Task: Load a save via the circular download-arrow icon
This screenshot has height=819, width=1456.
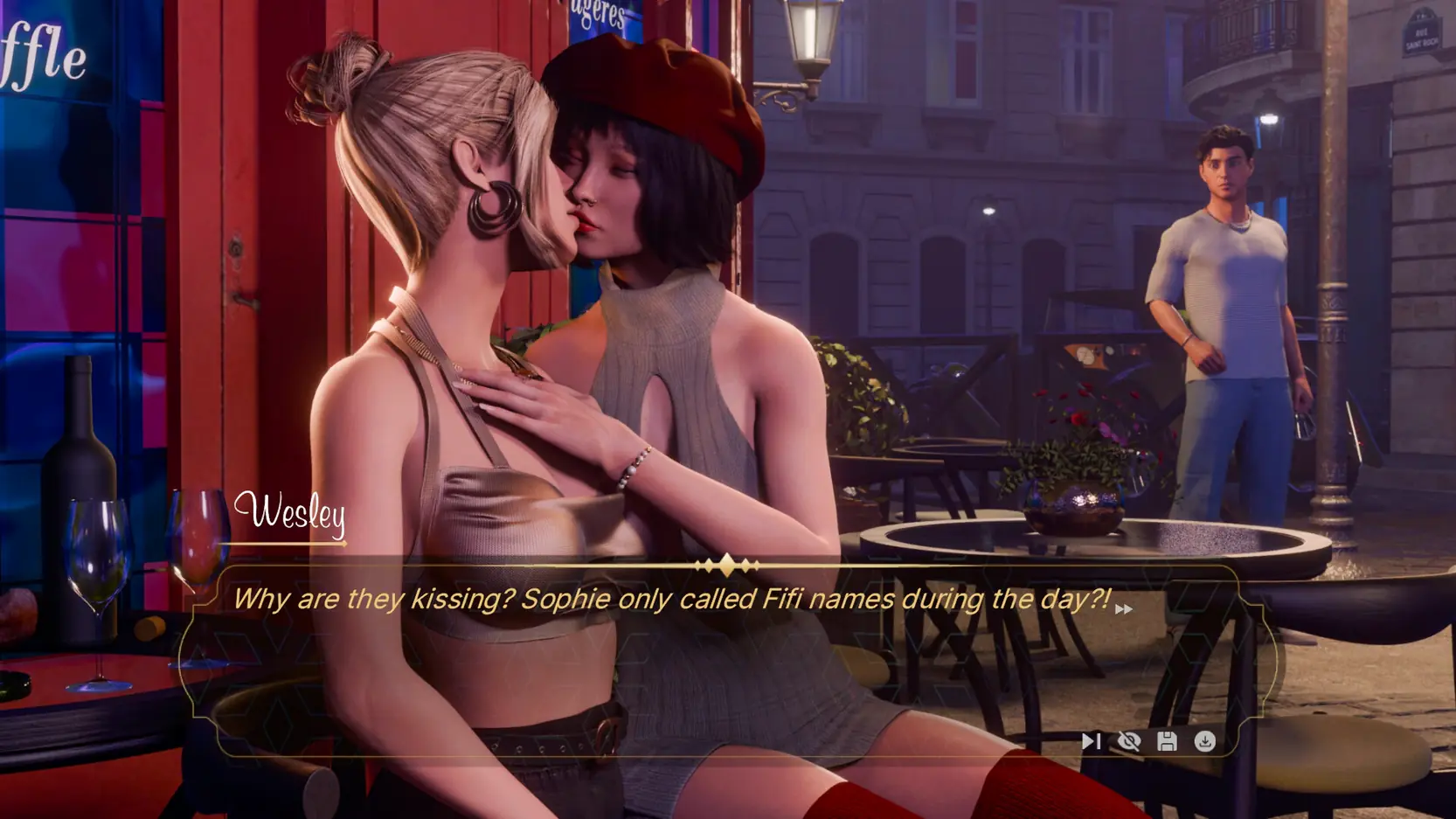Action: 1205,741
